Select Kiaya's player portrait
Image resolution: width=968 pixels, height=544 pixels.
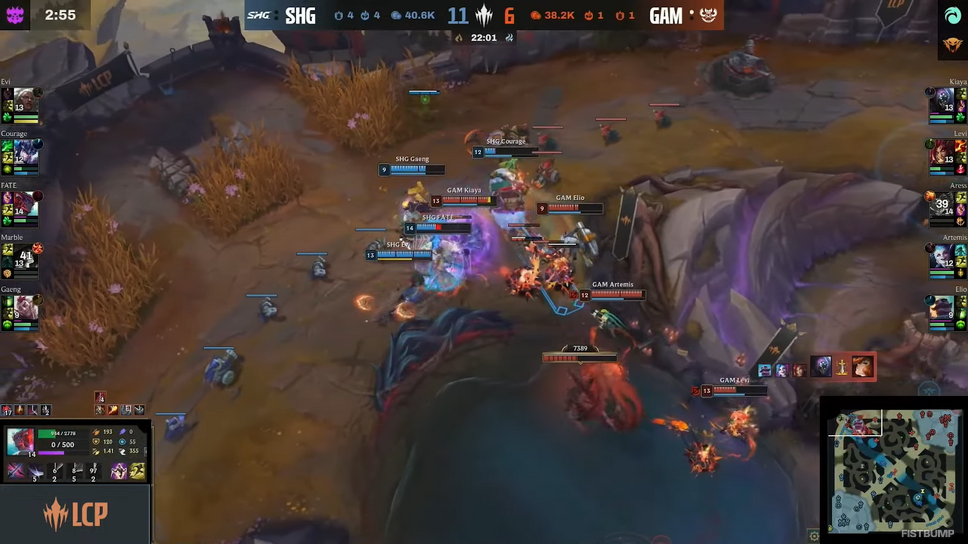[x=942, y=101]
